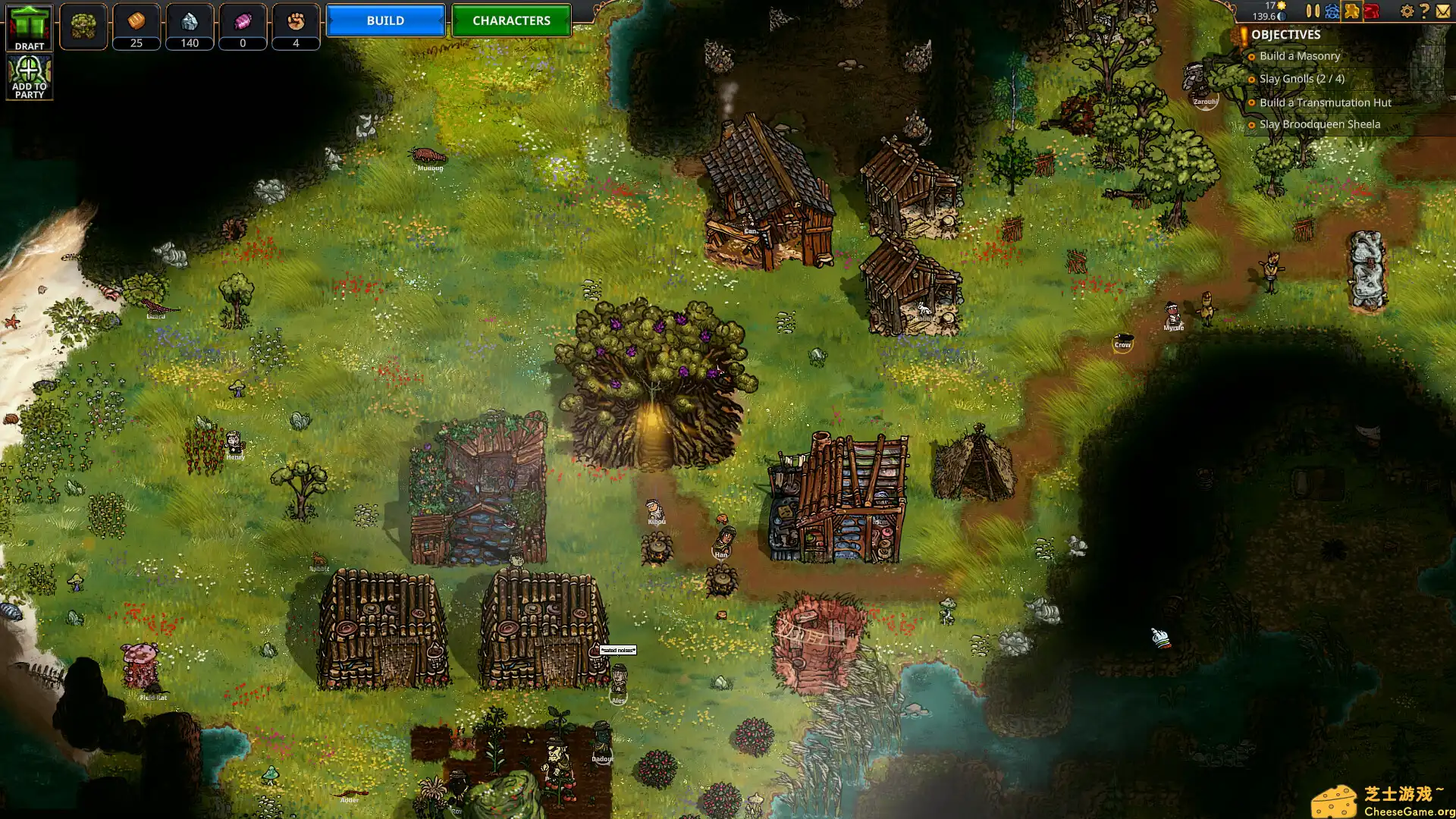This screenshot has height=819, width=1456.
Task: Select the leafy tree icon slot
Action: point(83,27)
